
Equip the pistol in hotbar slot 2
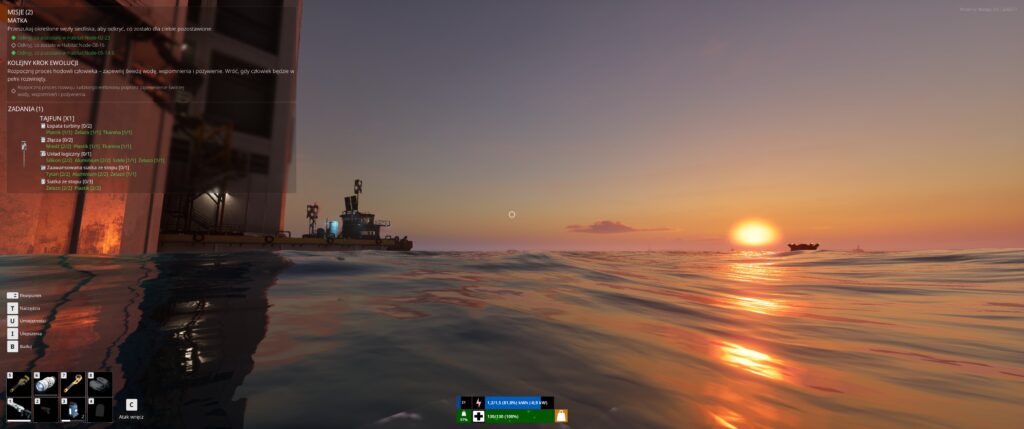pyautogui.click(x=45, y=410)
